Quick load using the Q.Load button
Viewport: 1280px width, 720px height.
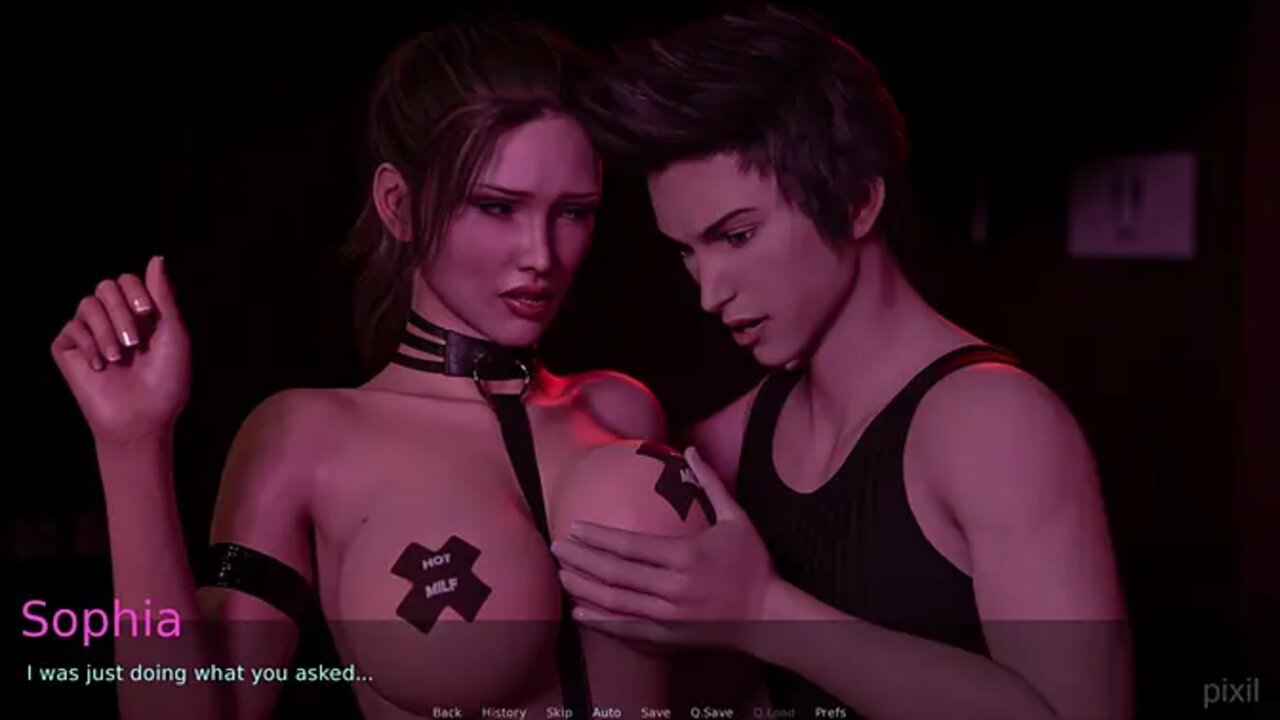(x=774, y=712)
